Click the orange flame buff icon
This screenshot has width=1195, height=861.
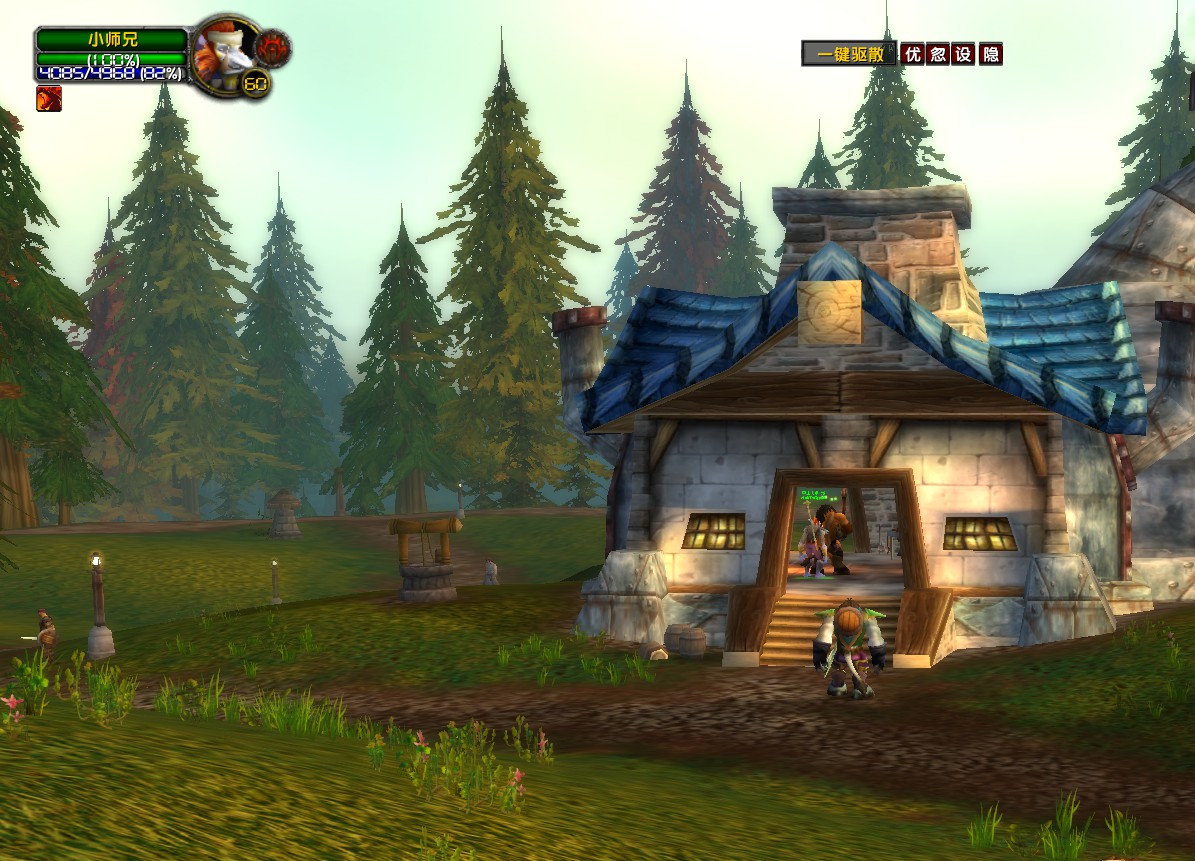49,98
